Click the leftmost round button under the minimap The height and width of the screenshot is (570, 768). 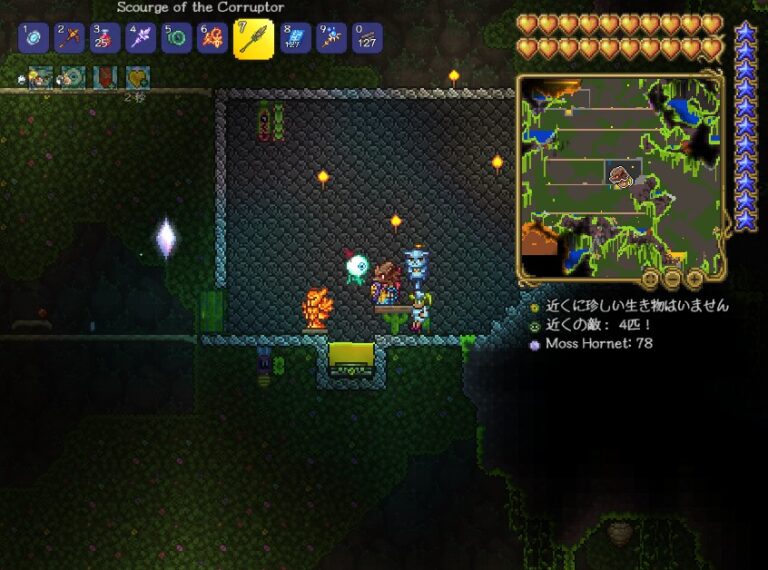tap(651, 278)
